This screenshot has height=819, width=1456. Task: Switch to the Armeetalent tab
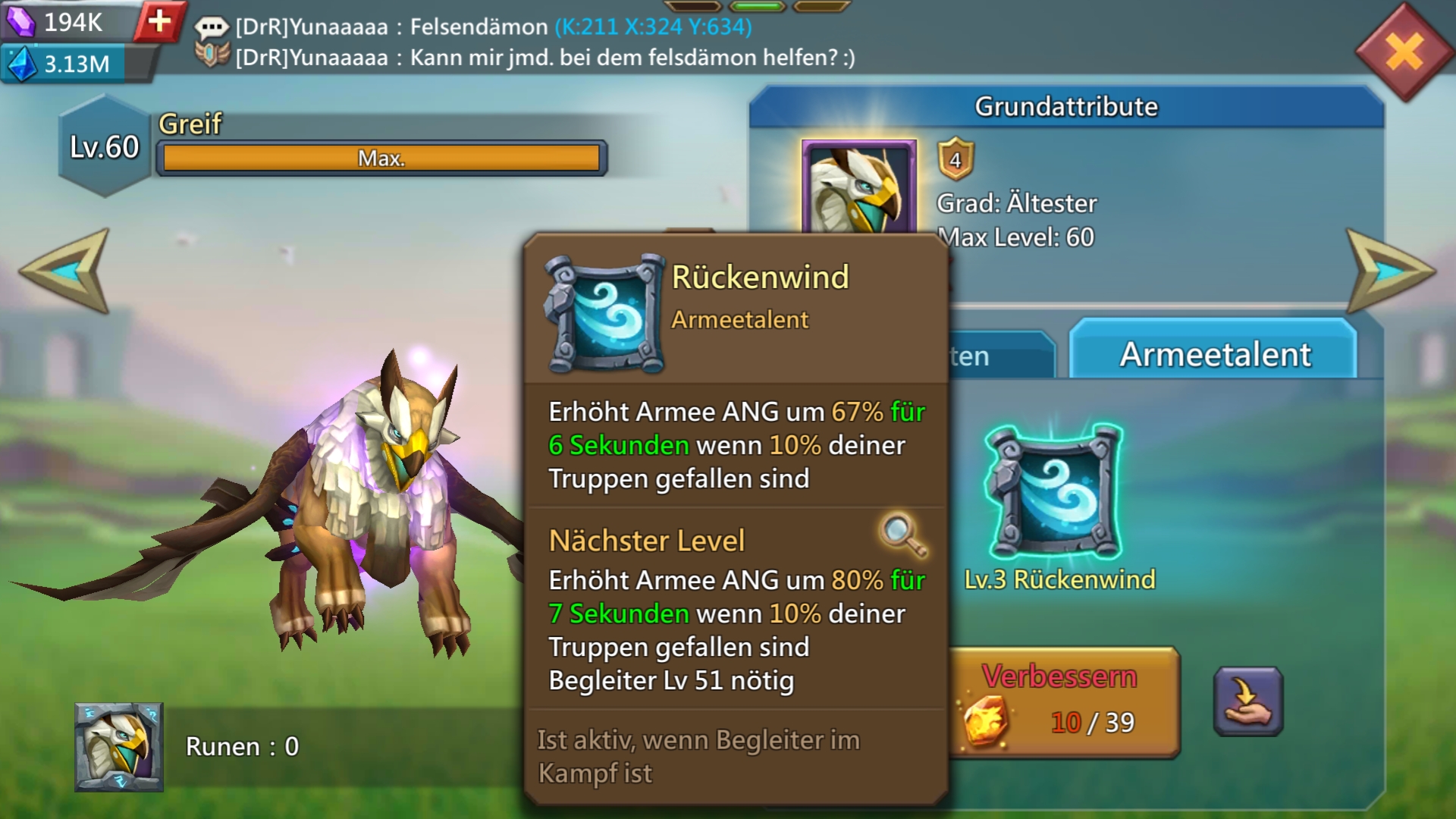click(1214, 354)
